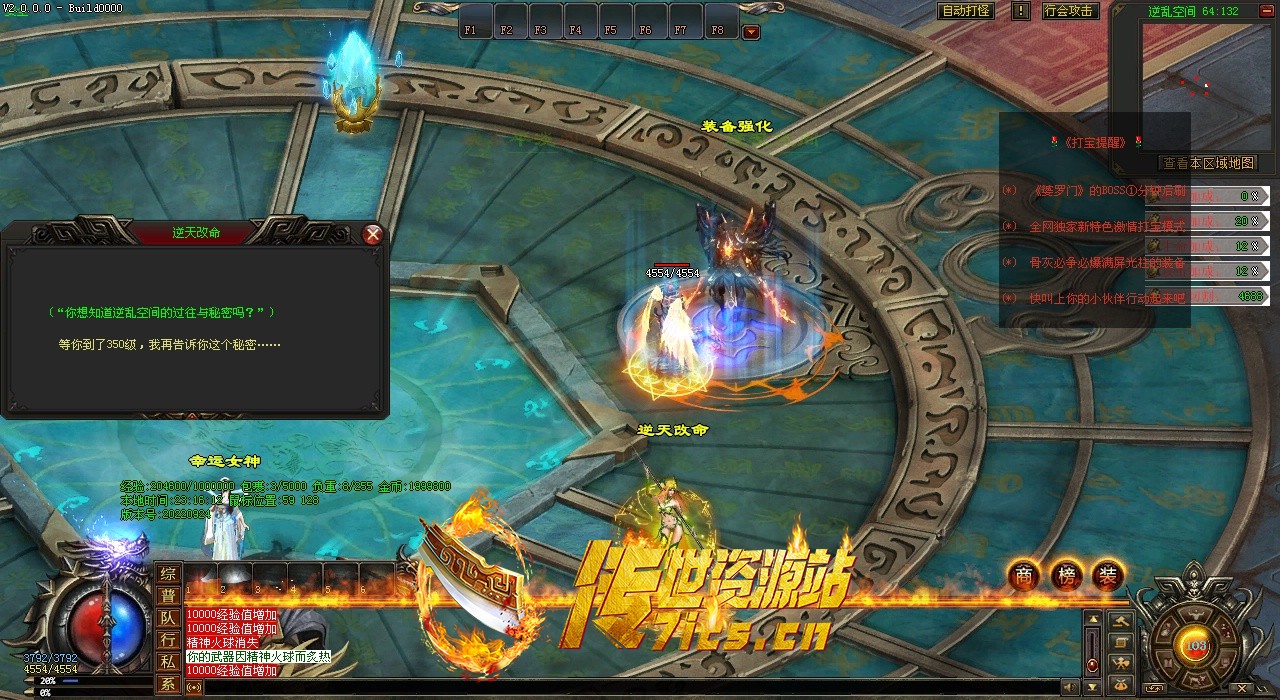Close the 逆天改命 dialogue window
The width and height of the screenshot is (1280, 700).
373,234
